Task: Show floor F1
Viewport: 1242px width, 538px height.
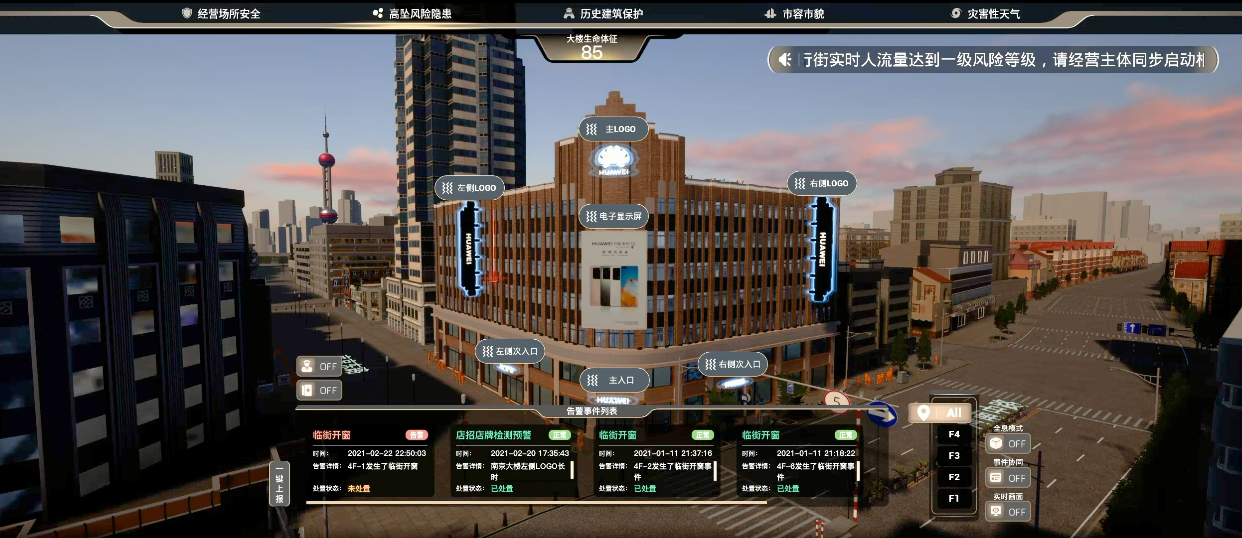Action: coord(953,498)
